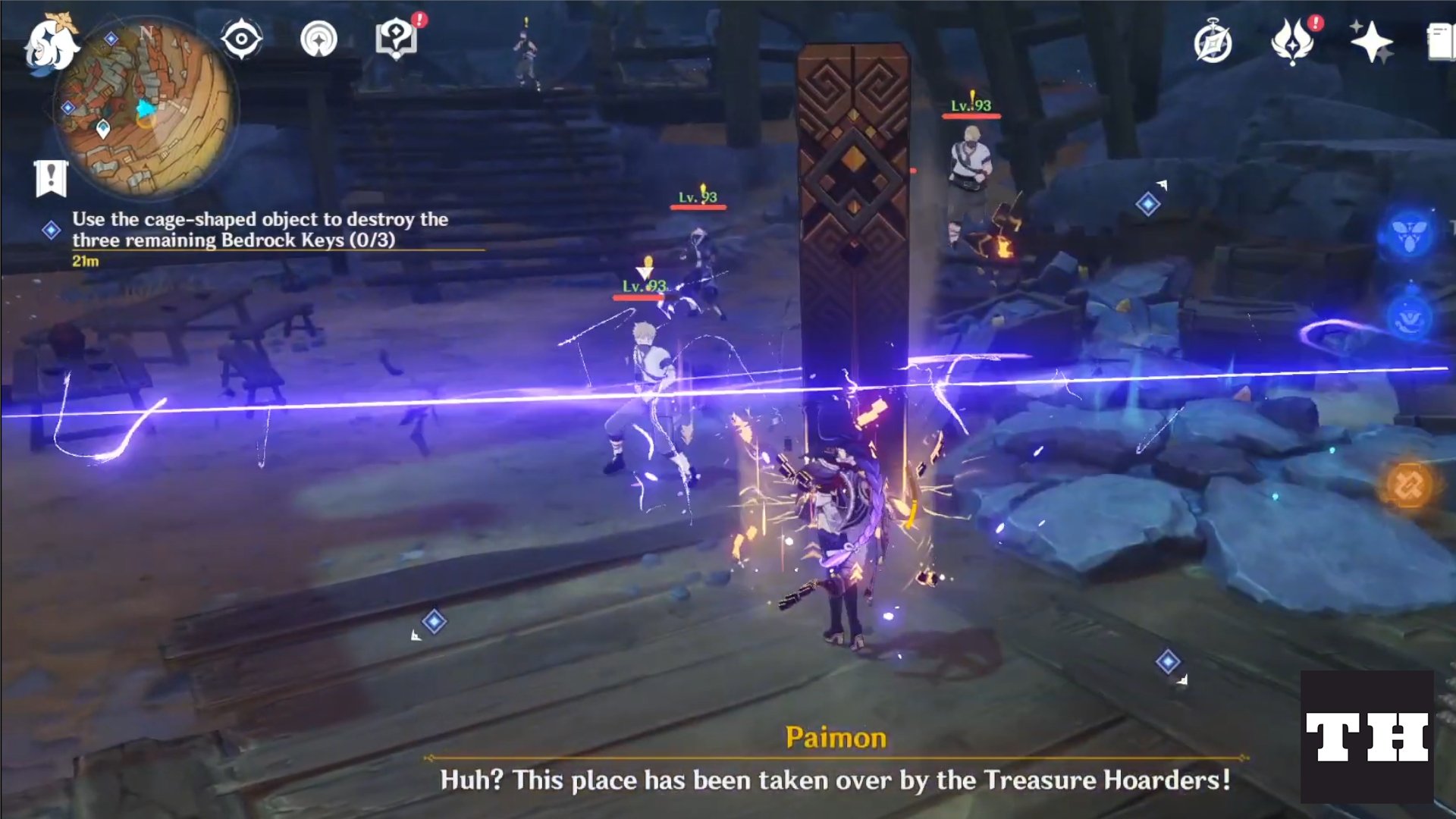Click the Bedrock Keys quest objective text

pyautogui.click(x=261, y=231)
